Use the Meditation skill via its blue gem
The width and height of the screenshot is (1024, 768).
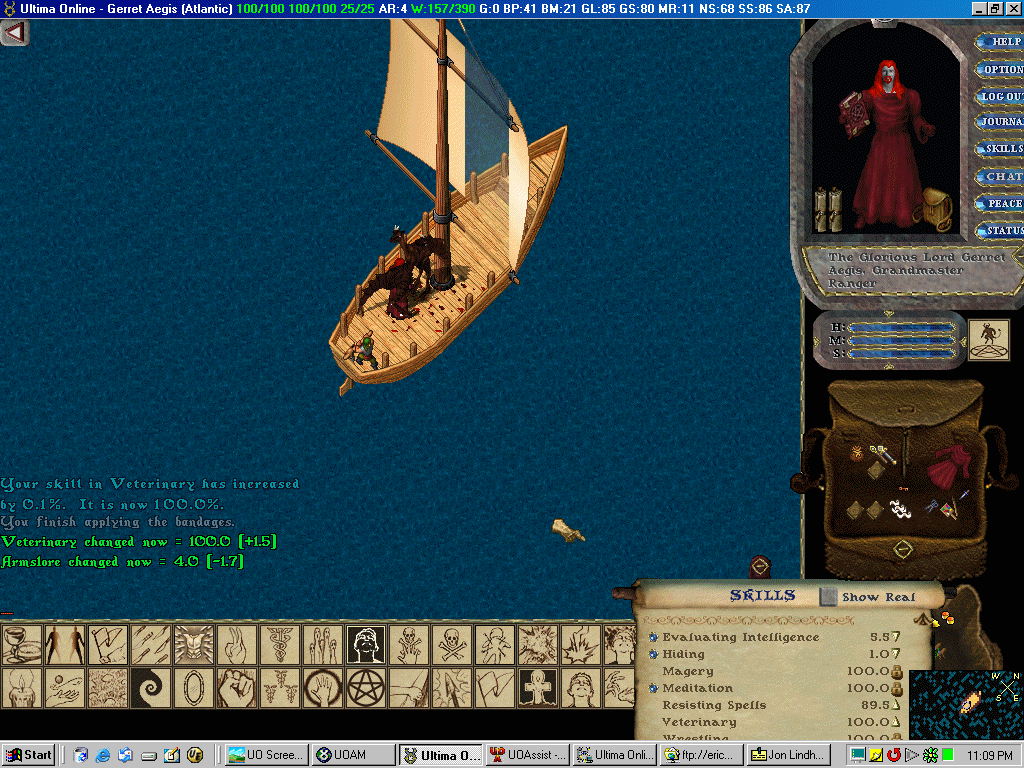(653, 688)
